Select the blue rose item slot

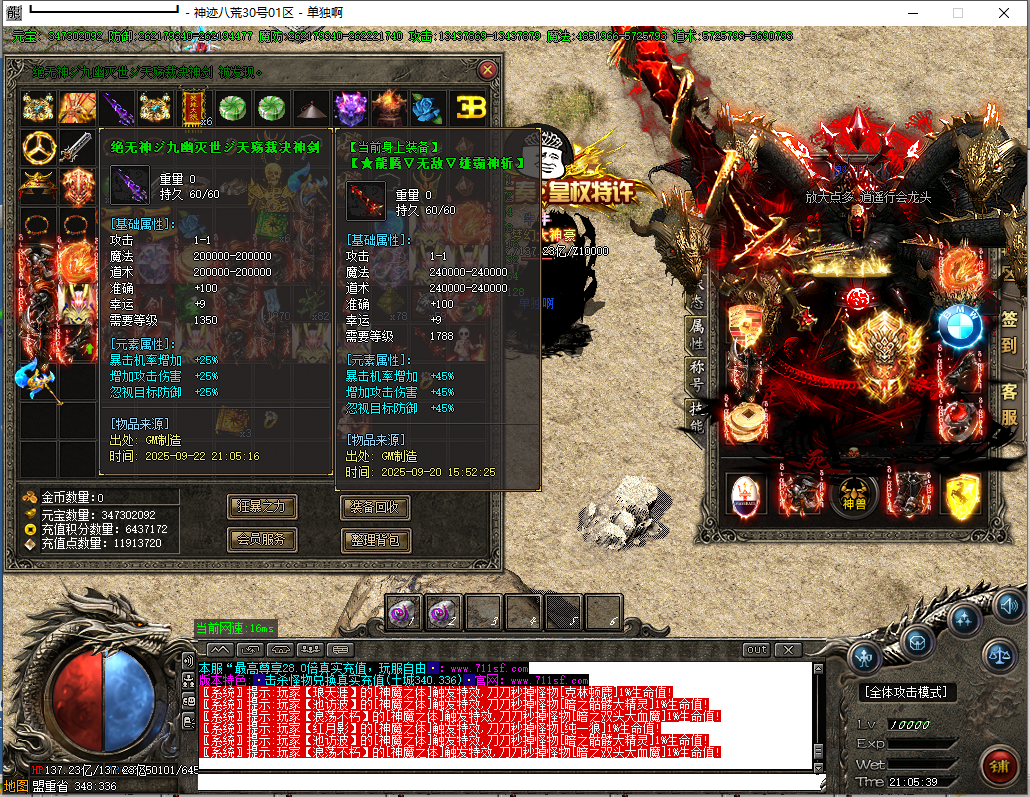pyautogui.click(x=428, y=107)
